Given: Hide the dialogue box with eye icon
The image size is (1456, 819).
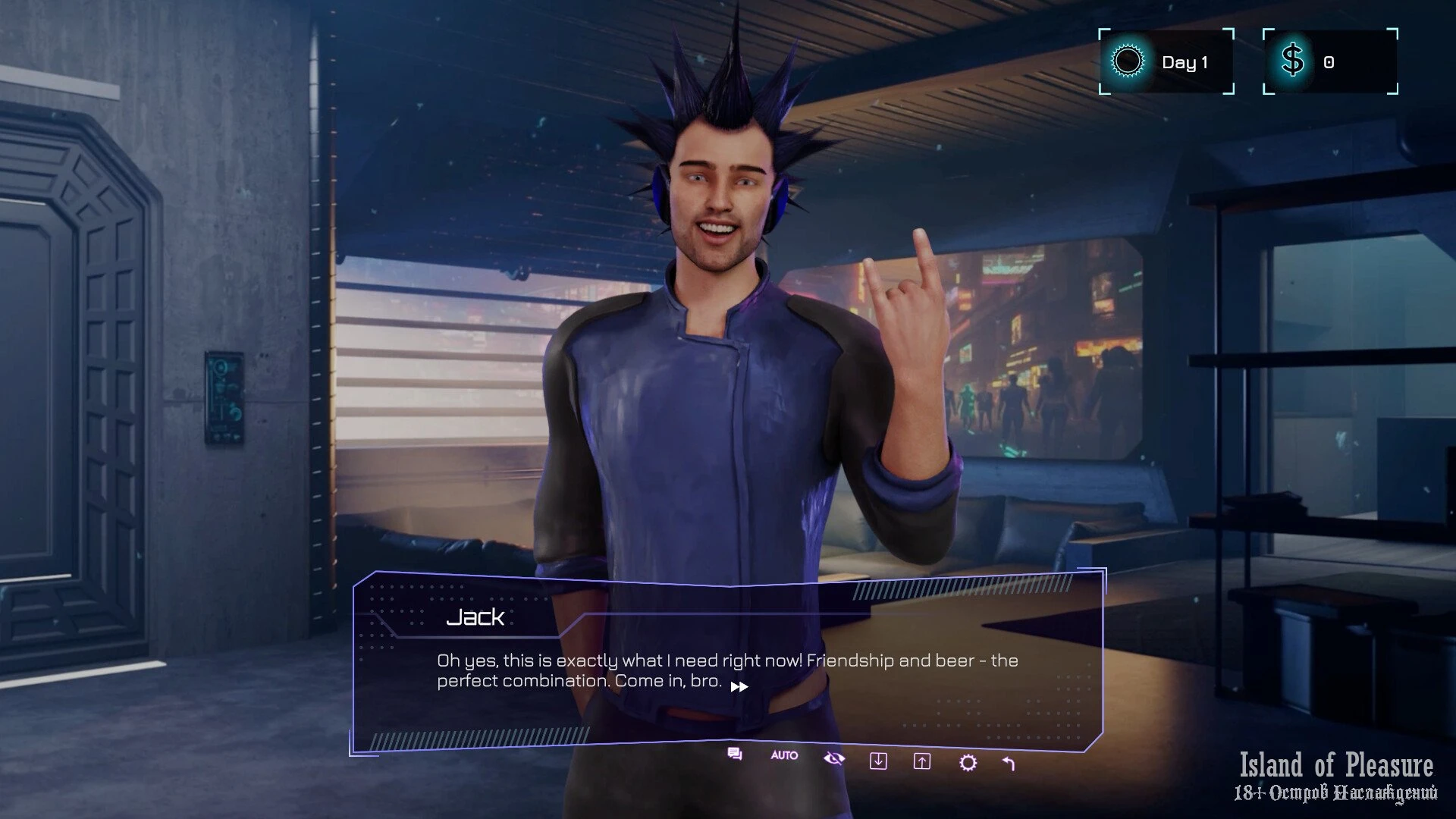Looking at the screenshot, I should (833, 758).
